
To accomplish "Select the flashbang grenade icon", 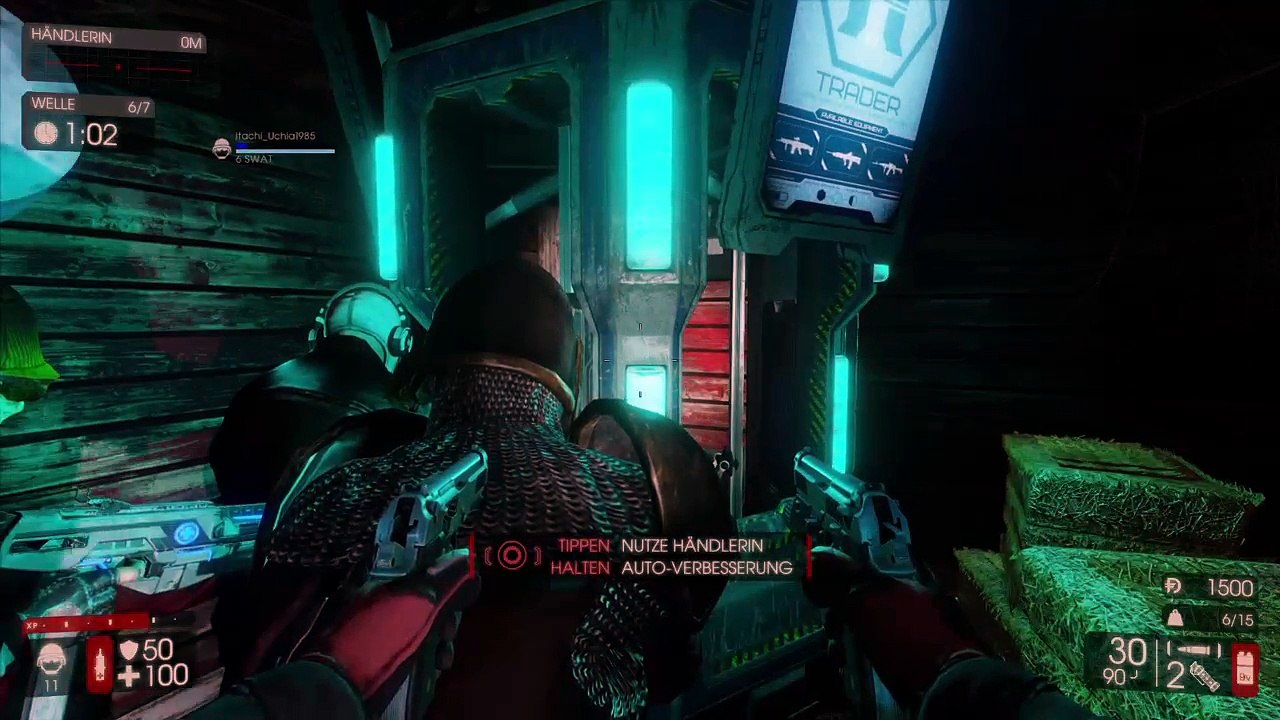I will coord(1207,678).
